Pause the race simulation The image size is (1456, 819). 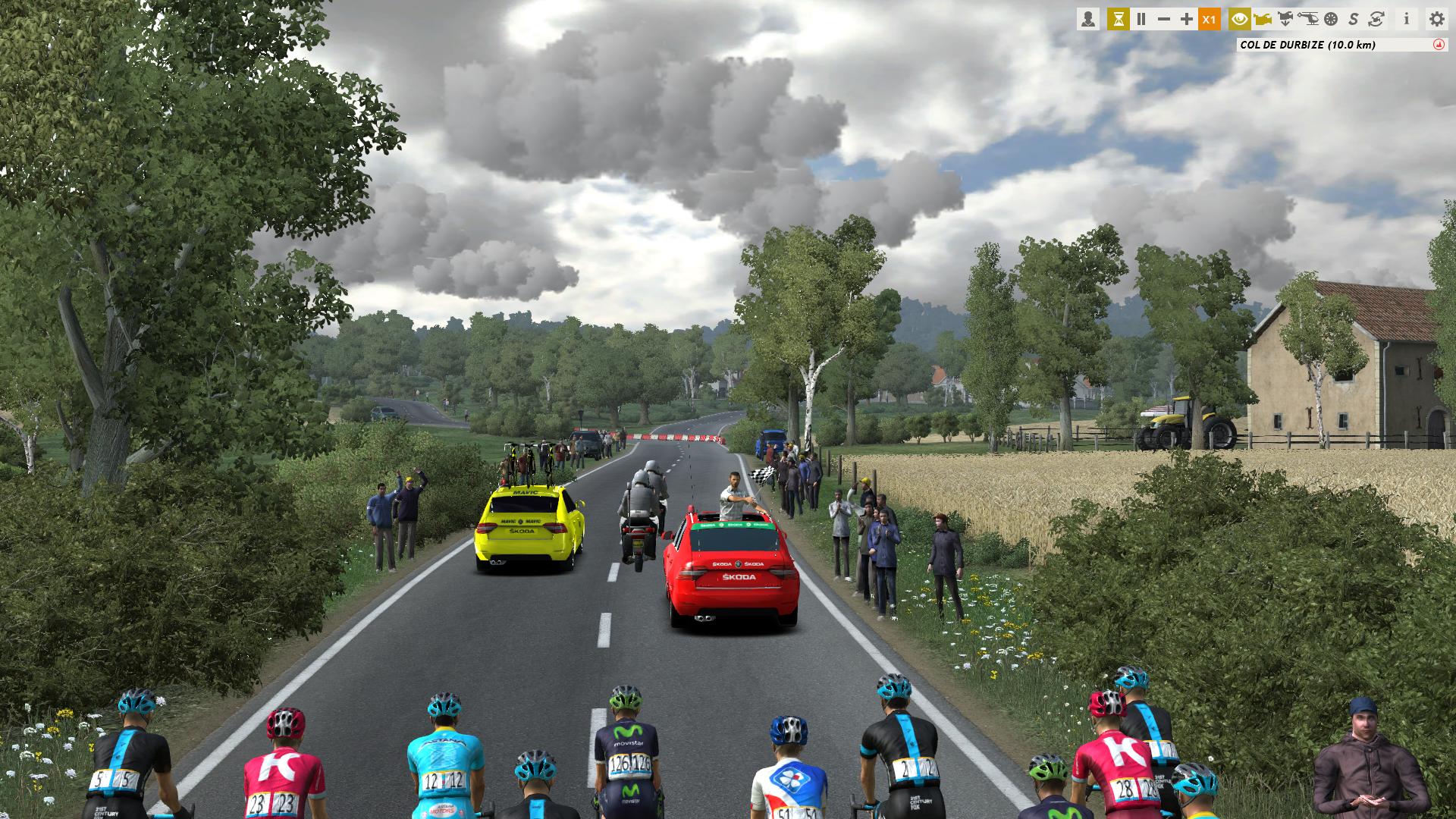(1141, 20)
